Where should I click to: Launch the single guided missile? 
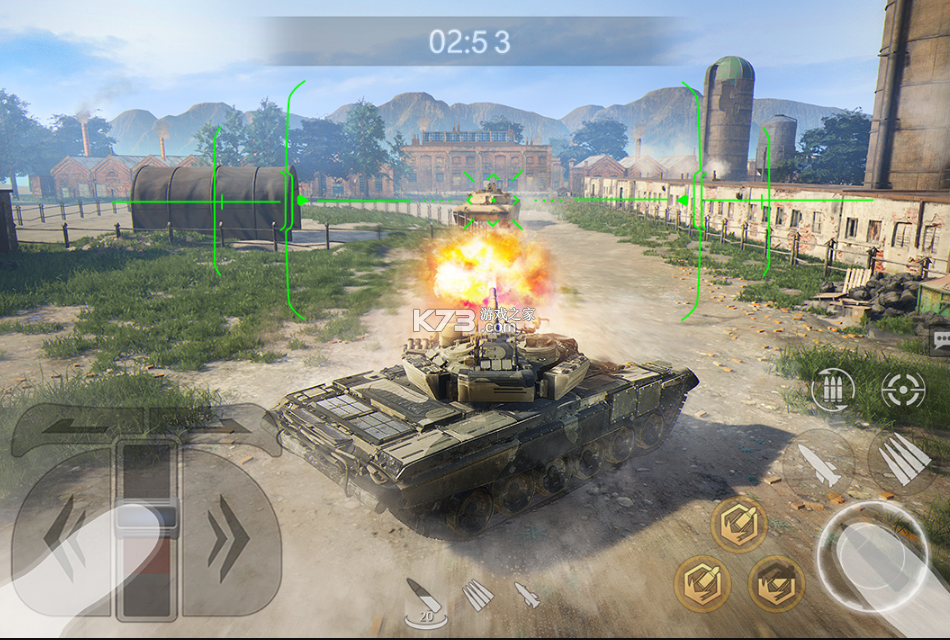(818, 463)
